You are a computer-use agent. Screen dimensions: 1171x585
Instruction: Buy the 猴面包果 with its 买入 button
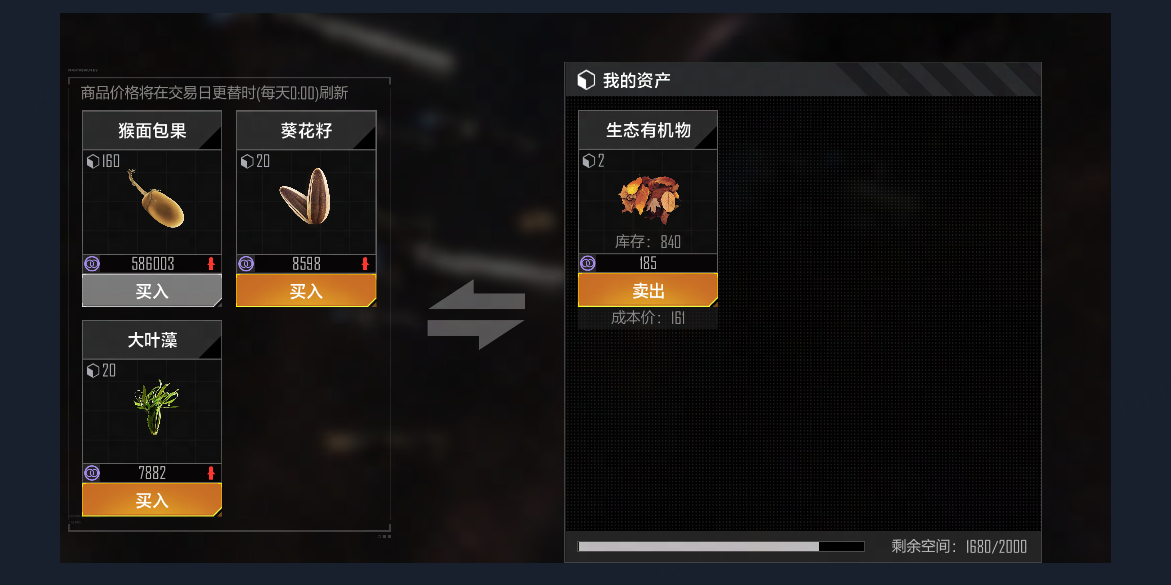coord(152,291)
